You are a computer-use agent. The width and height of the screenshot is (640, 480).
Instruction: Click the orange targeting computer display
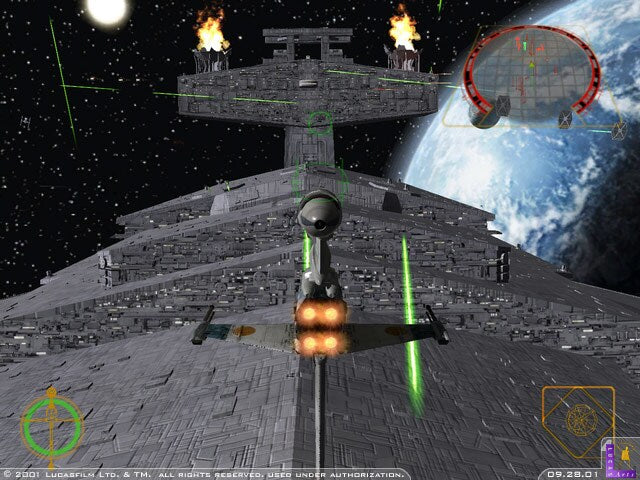click(576, 417)
